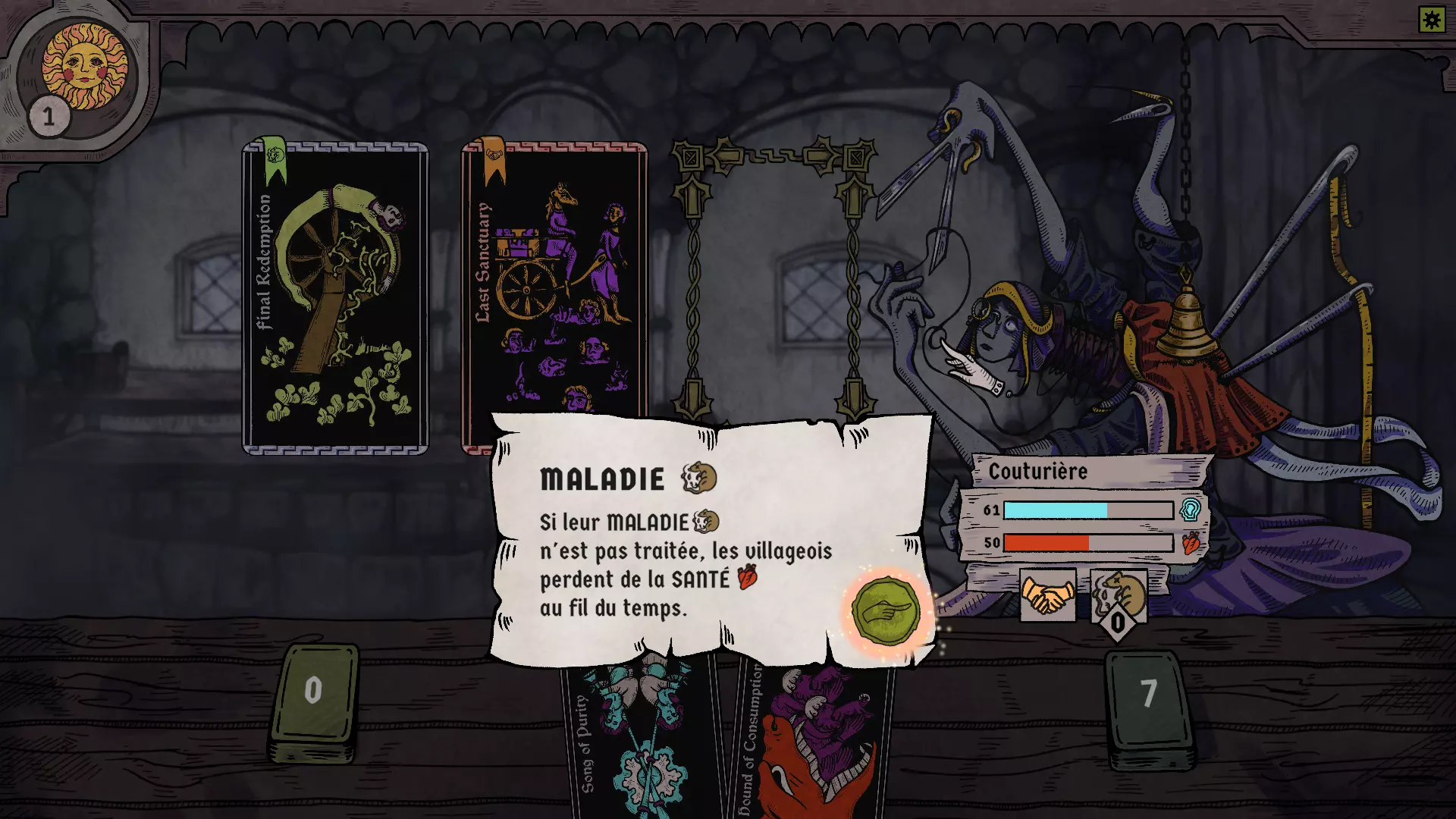Open settings with the gear icon
The height and width of the screenshot is (819, 1456).
click(x=1432, y=20)
